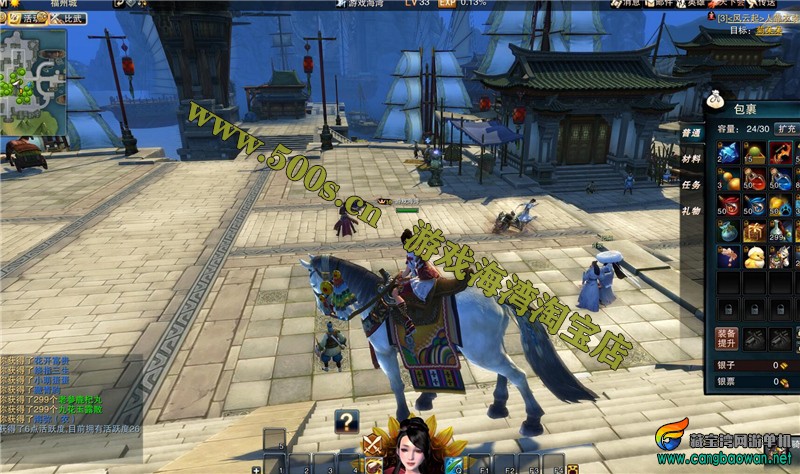
Task: Open the 邮件 mail menu
Action: pos(659,4)
